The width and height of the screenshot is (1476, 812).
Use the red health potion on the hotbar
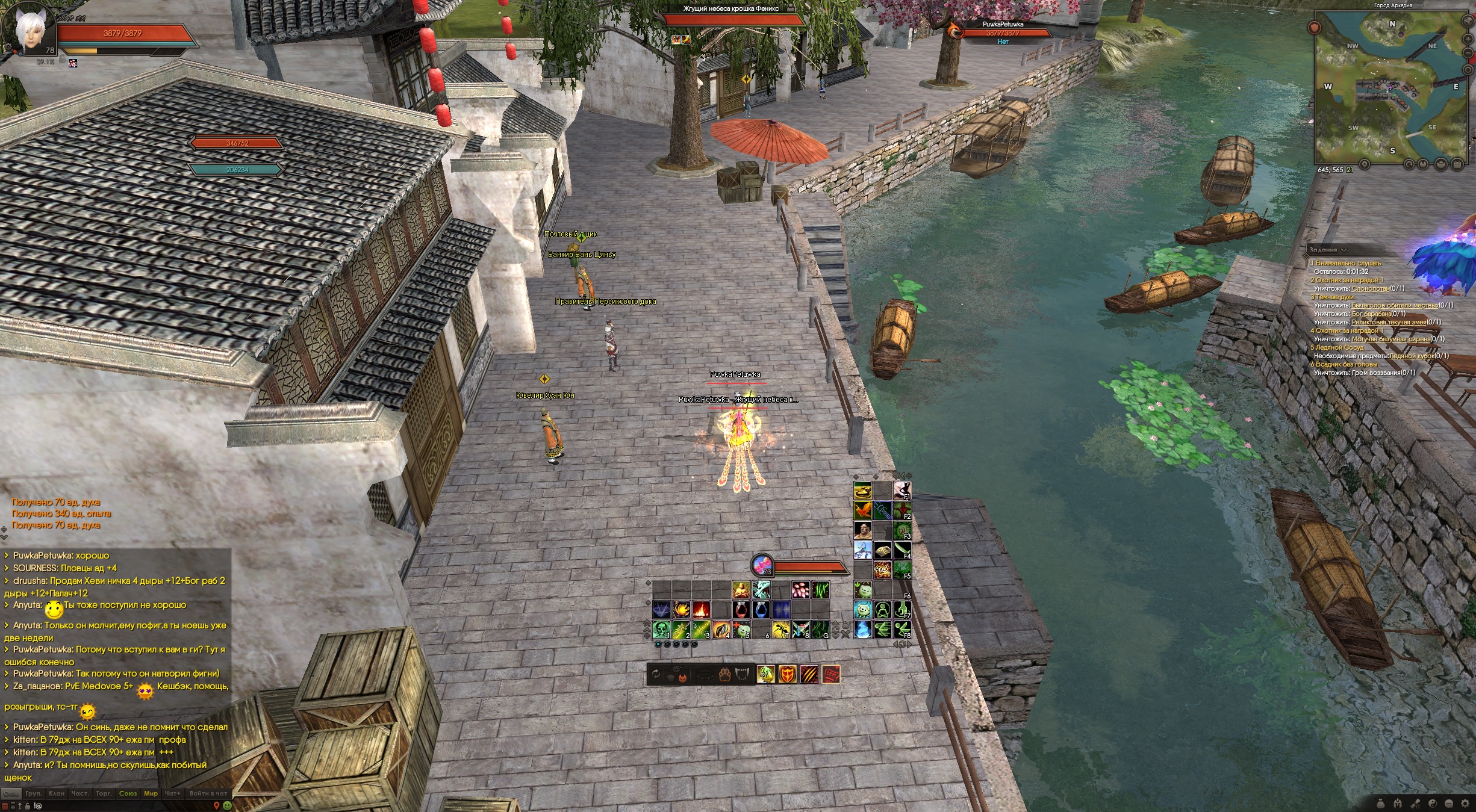click(741, 610)
